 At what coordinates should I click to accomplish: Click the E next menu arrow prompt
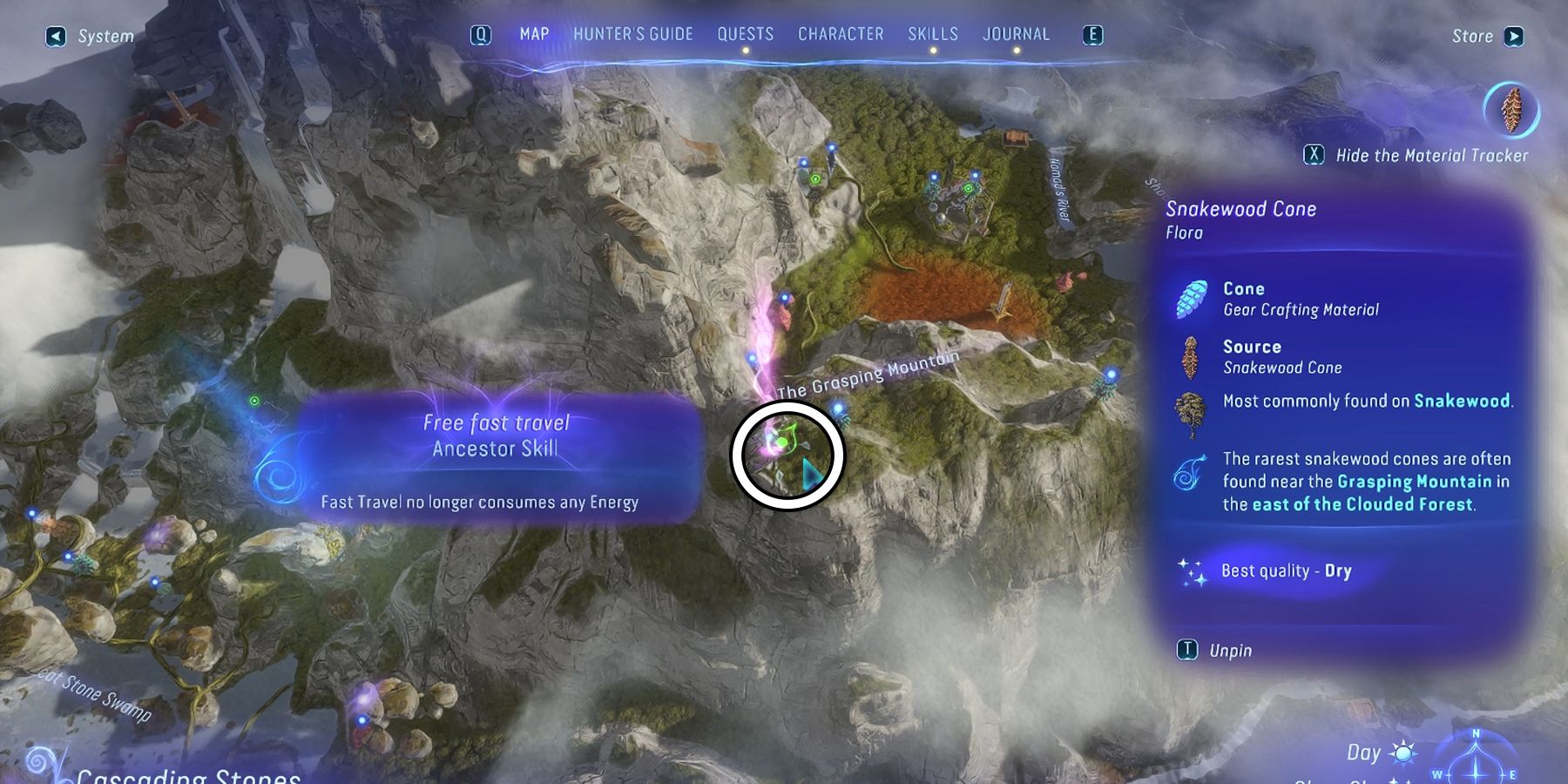tap(1094, 35)
